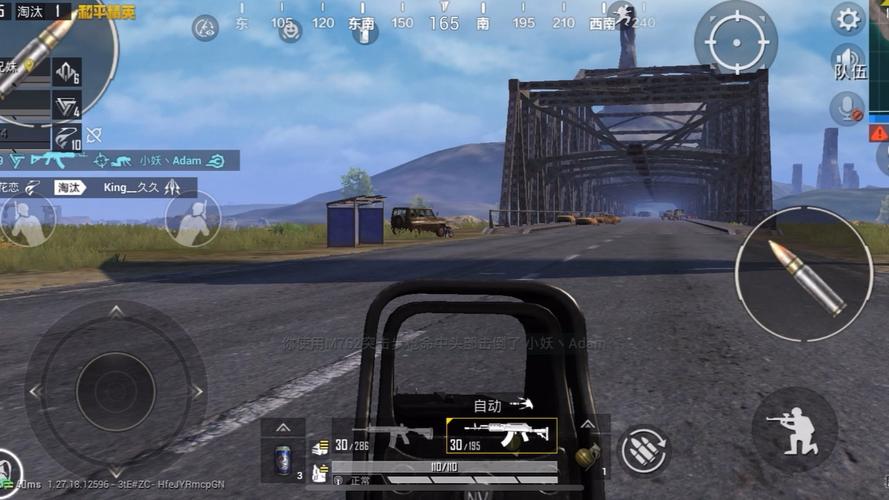This screenshot has width=889, height=500.
Task: Toggle the muted microphone button
Action: 847,108
